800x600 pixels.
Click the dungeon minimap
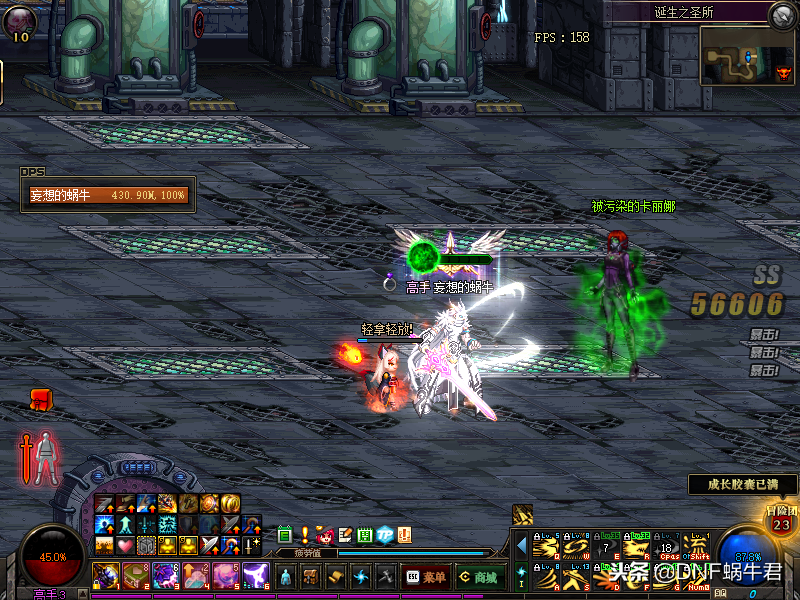click(746, 56)
